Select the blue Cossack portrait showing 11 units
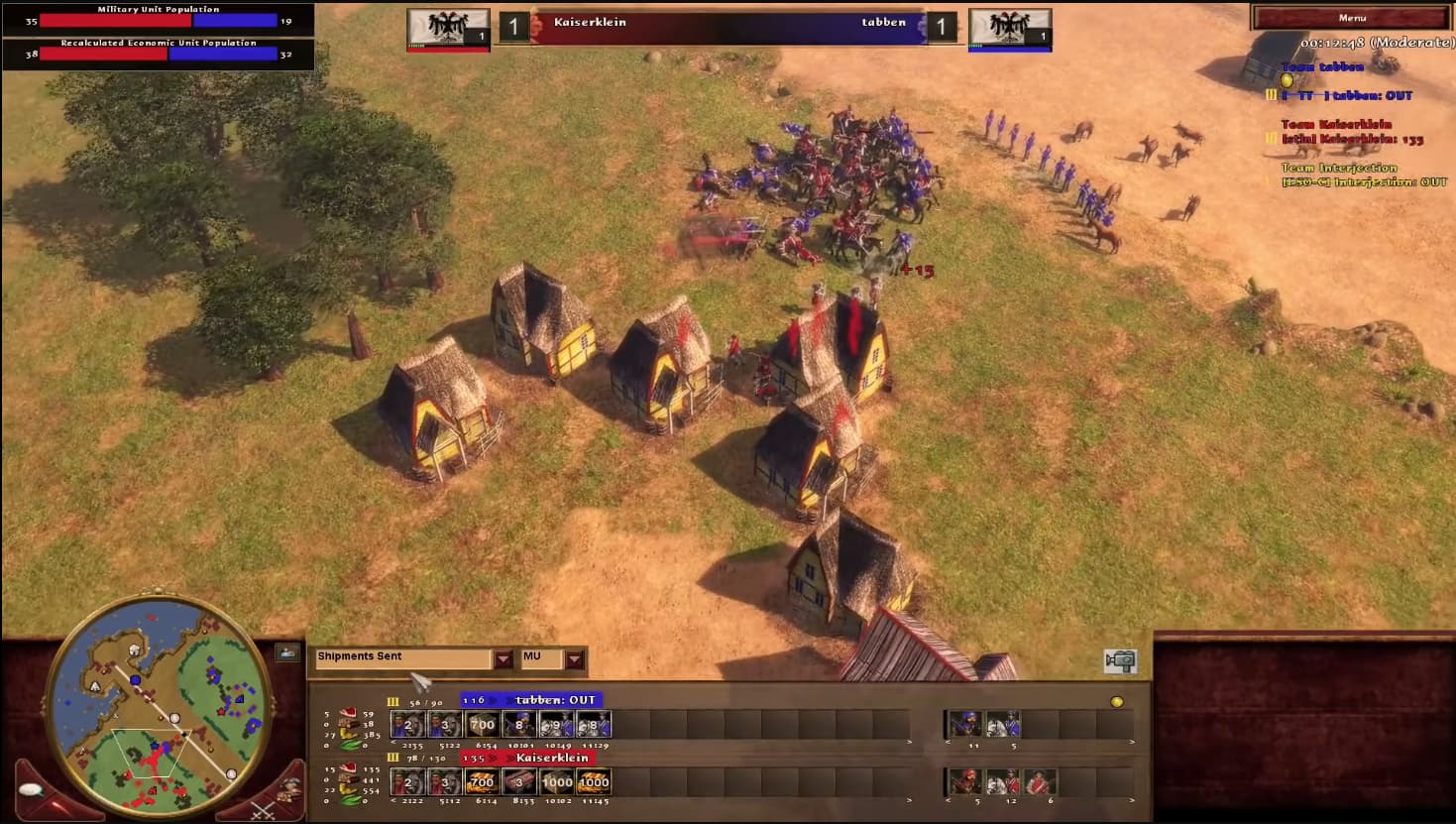 (x=966, y=724)
